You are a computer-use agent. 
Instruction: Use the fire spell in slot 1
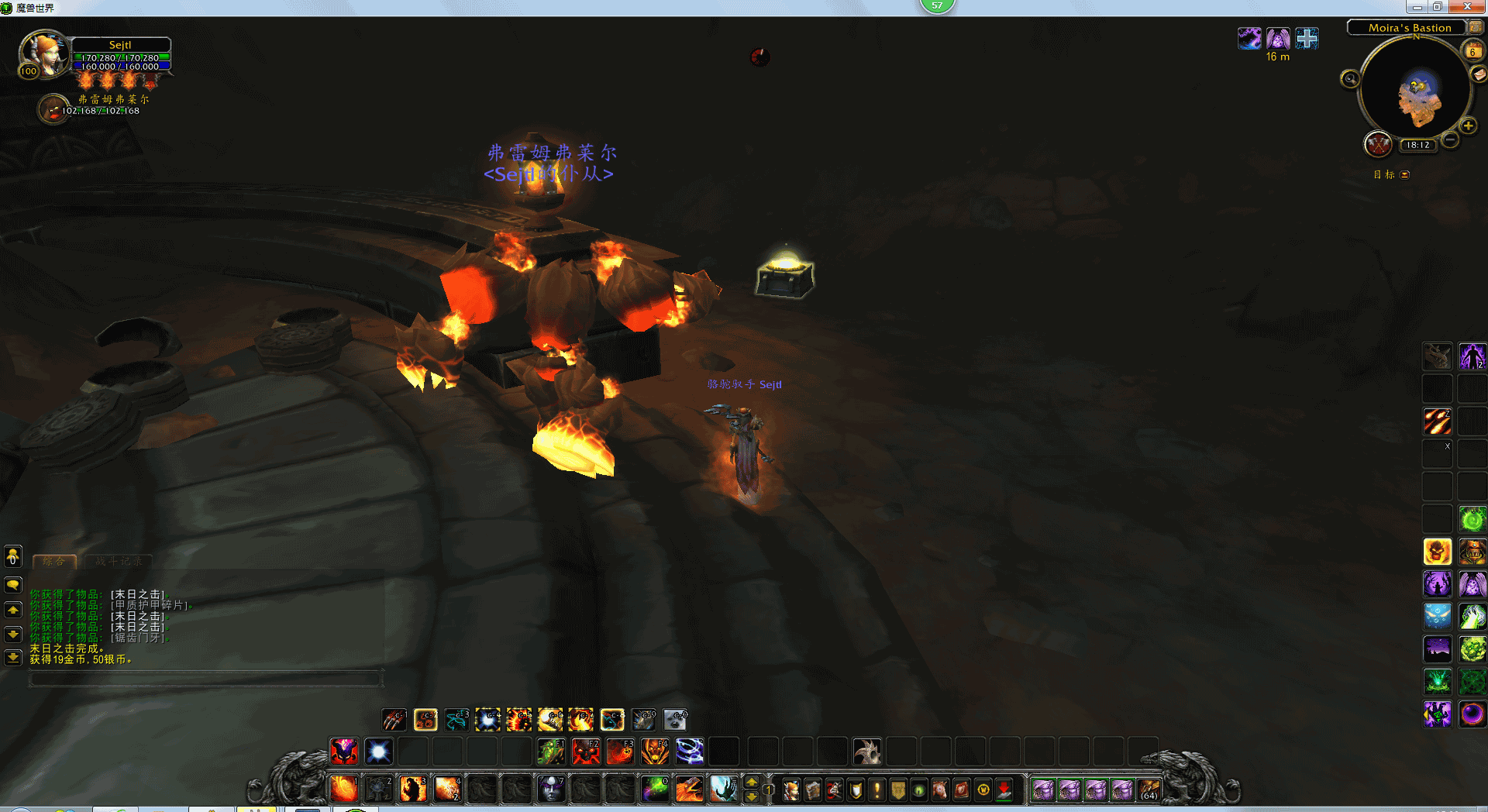point(343,790)
